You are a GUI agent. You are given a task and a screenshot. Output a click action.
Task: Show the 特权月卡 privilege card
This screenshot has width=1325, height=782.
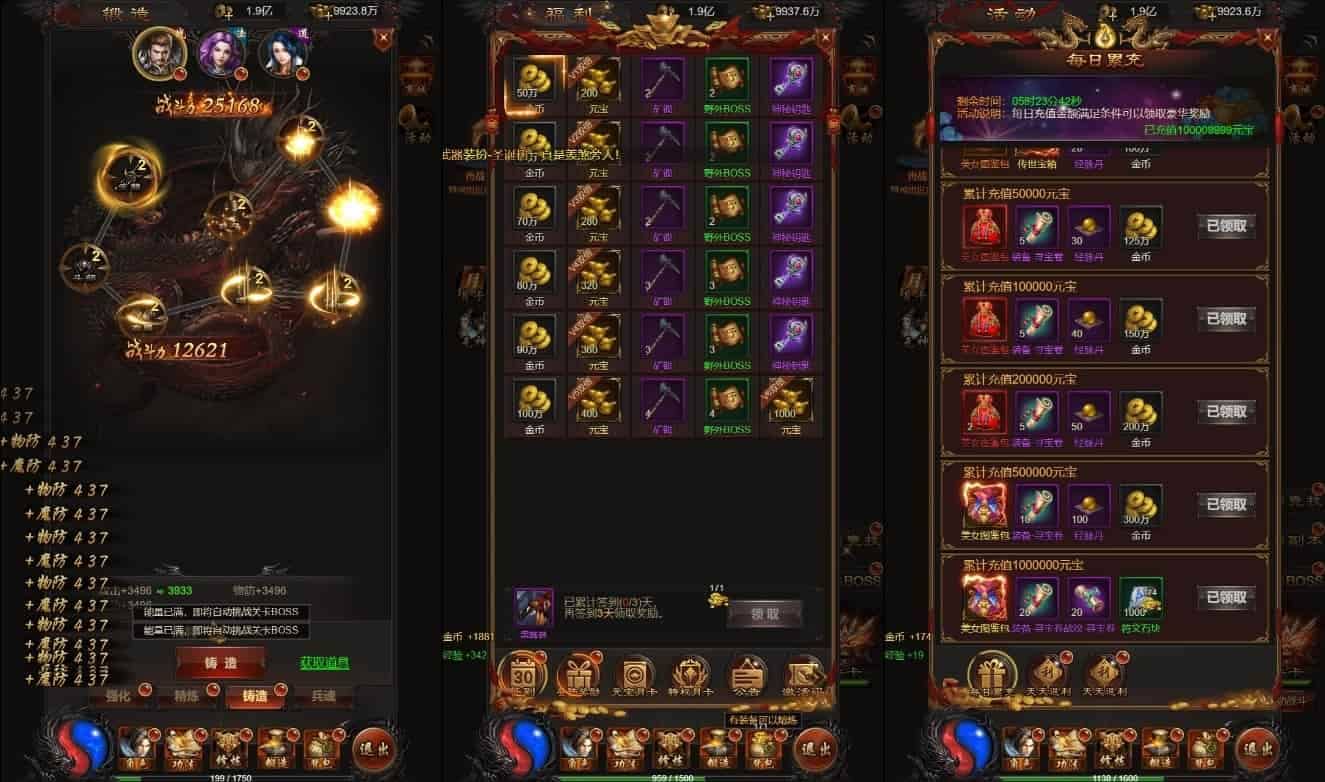tap(690, 675)
